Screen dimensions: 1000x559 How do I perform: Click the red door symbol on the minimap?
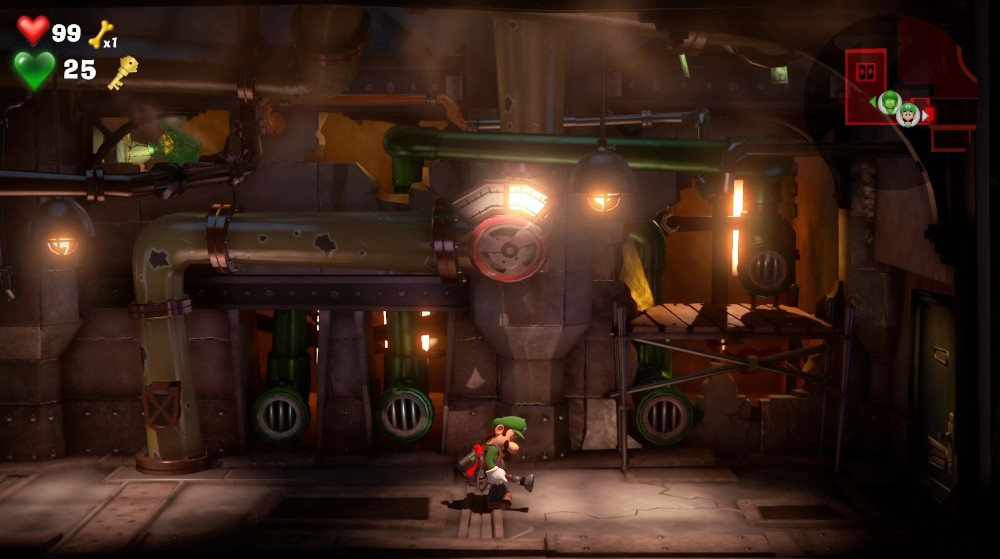click(x=864, y=69)
